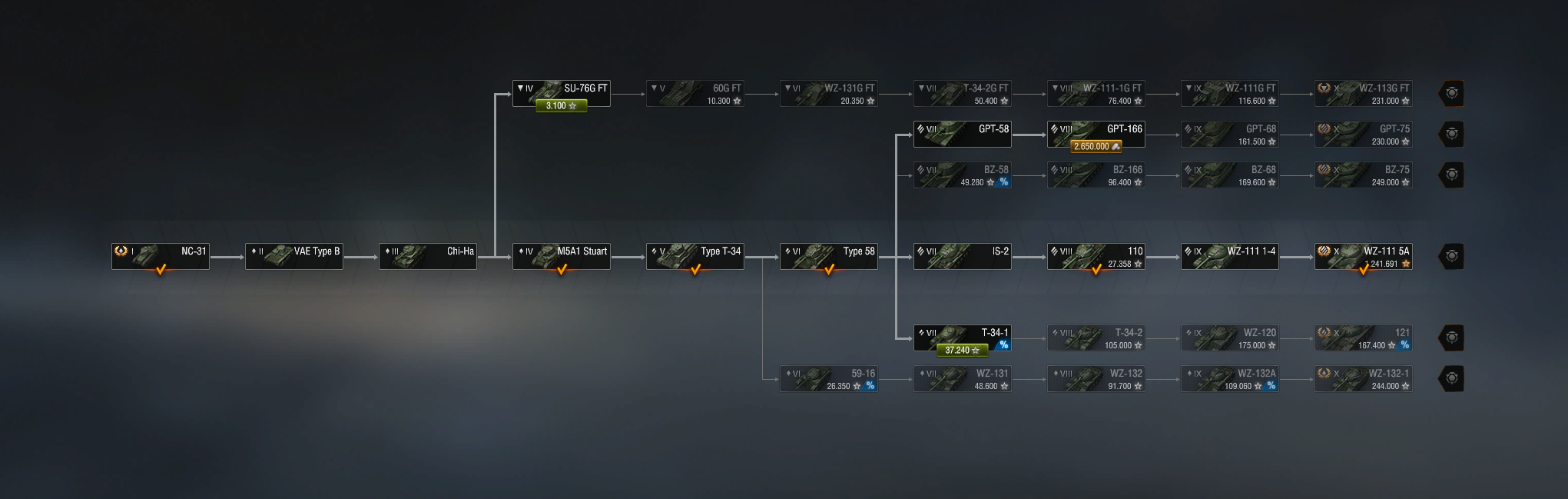Research the SU-76G FT for 3,100 XP
Viewport: 1568px width, 499px height.
(x=561, y=106)
